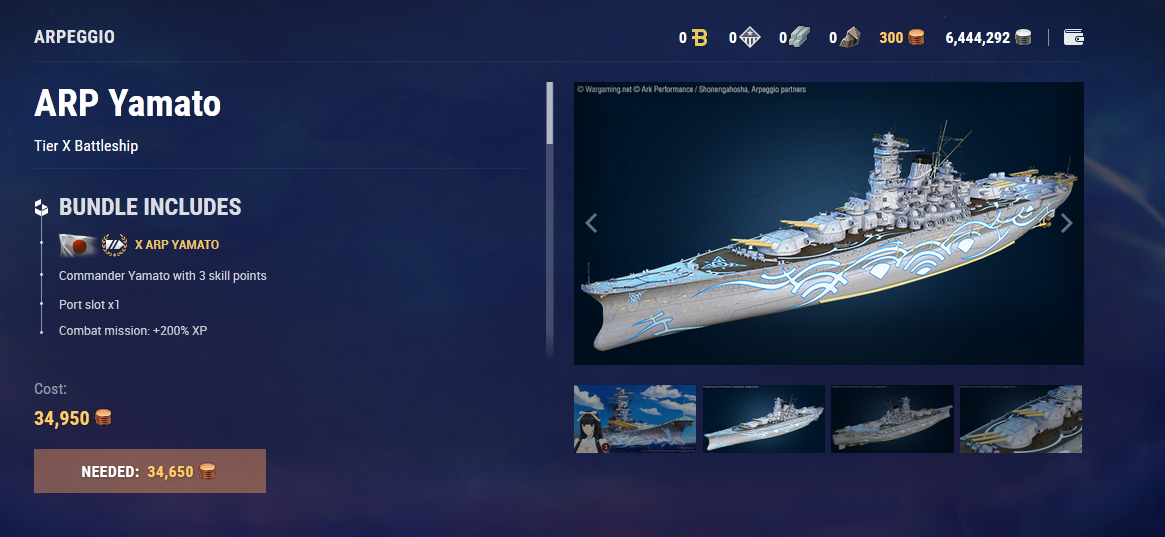The width and height of the screenshot is (1165, 537).
Task: Show the next ship image with right arrow
Action: 1066,223
